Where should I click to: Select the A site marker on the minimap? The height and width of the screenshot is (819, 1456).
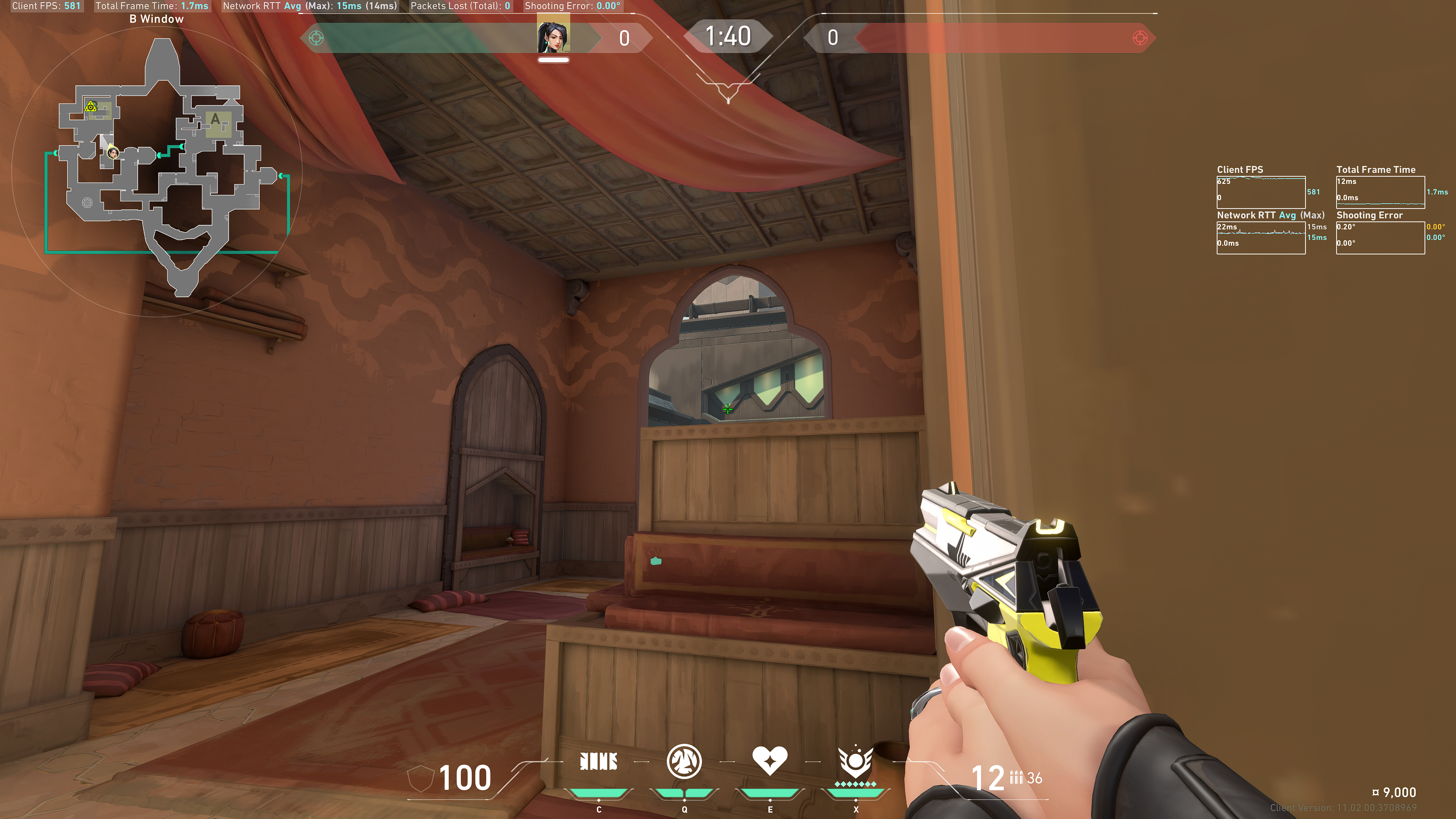[217, 121]
